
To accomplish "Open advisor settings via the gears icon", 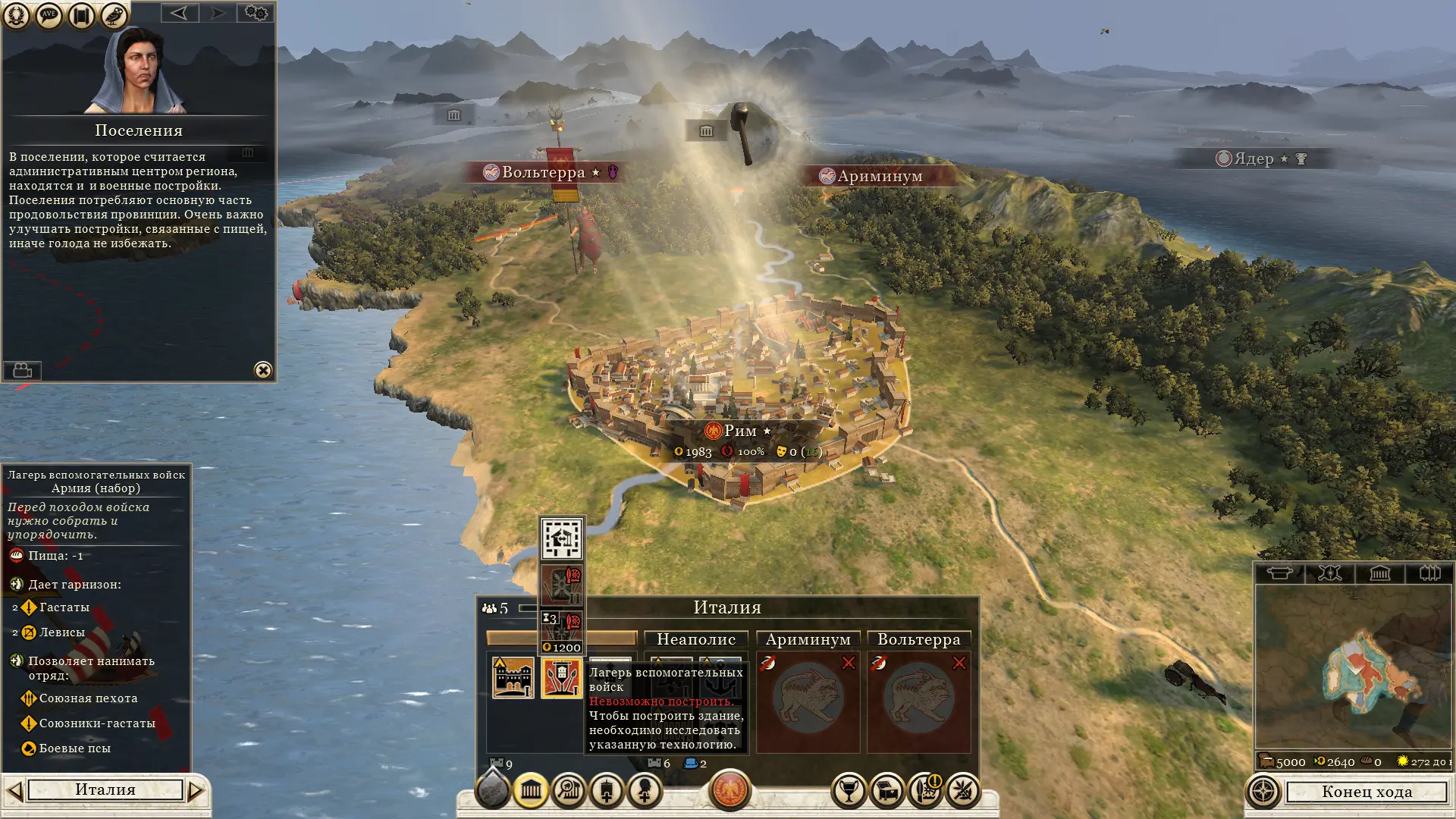I will pyautogui.click(x=256, y=13).
